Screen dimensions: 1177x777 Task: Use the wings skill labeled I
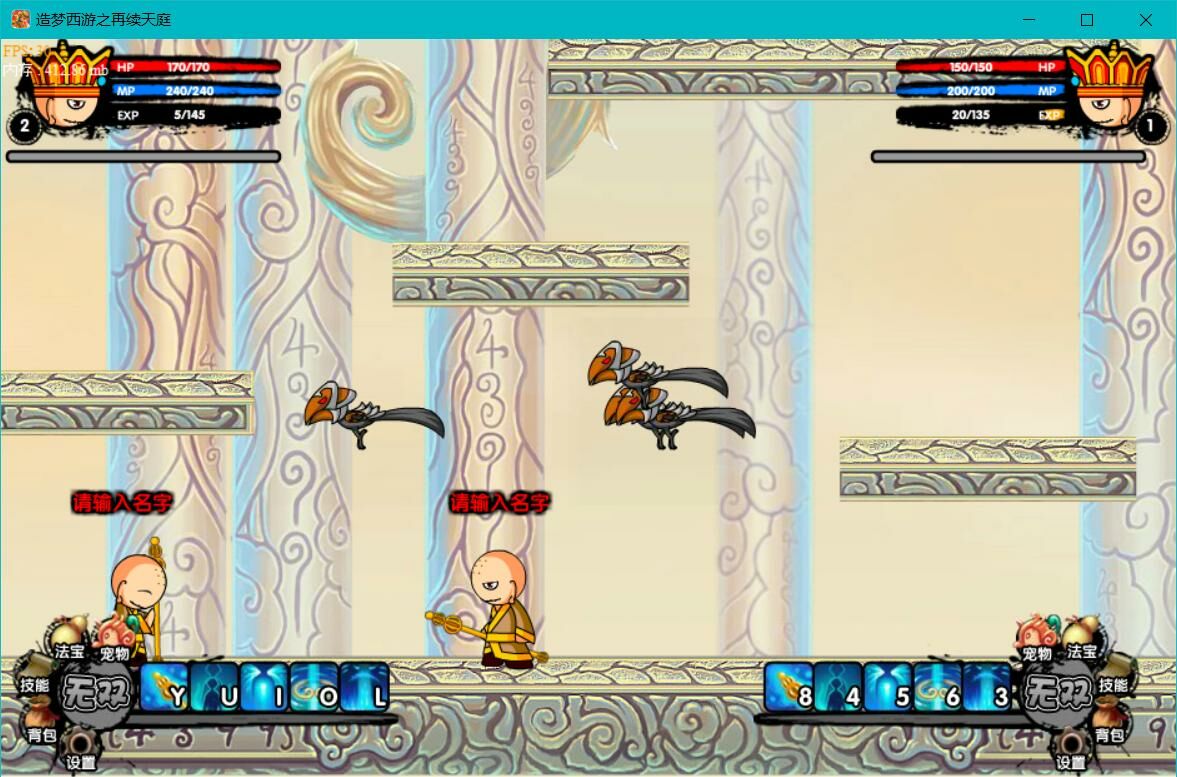[x=265, y=688]
